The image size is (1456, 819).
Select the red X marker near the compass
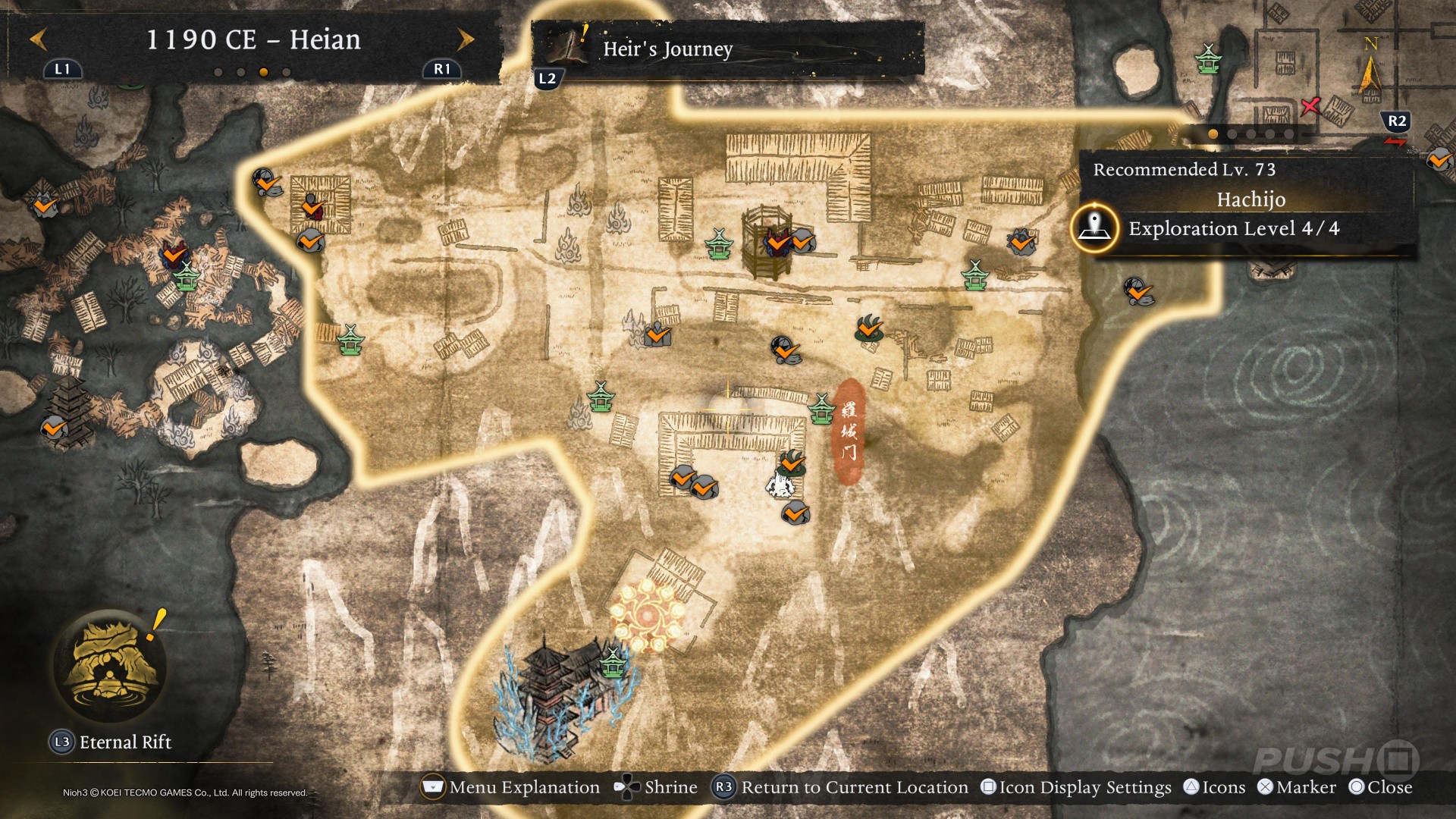click(1310, 106)
